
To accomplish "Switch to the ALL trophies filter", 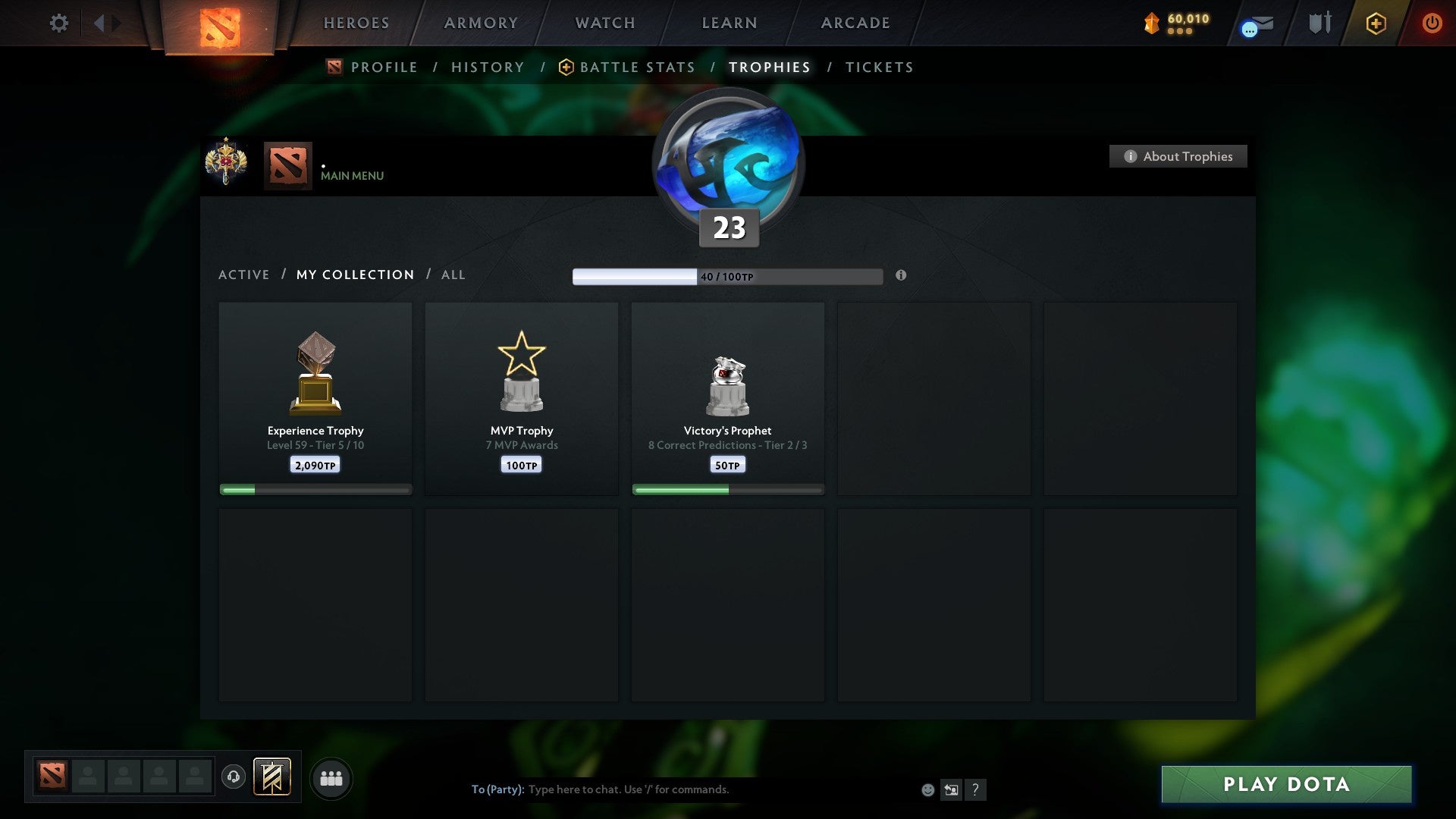I will (x=453, y=275).
